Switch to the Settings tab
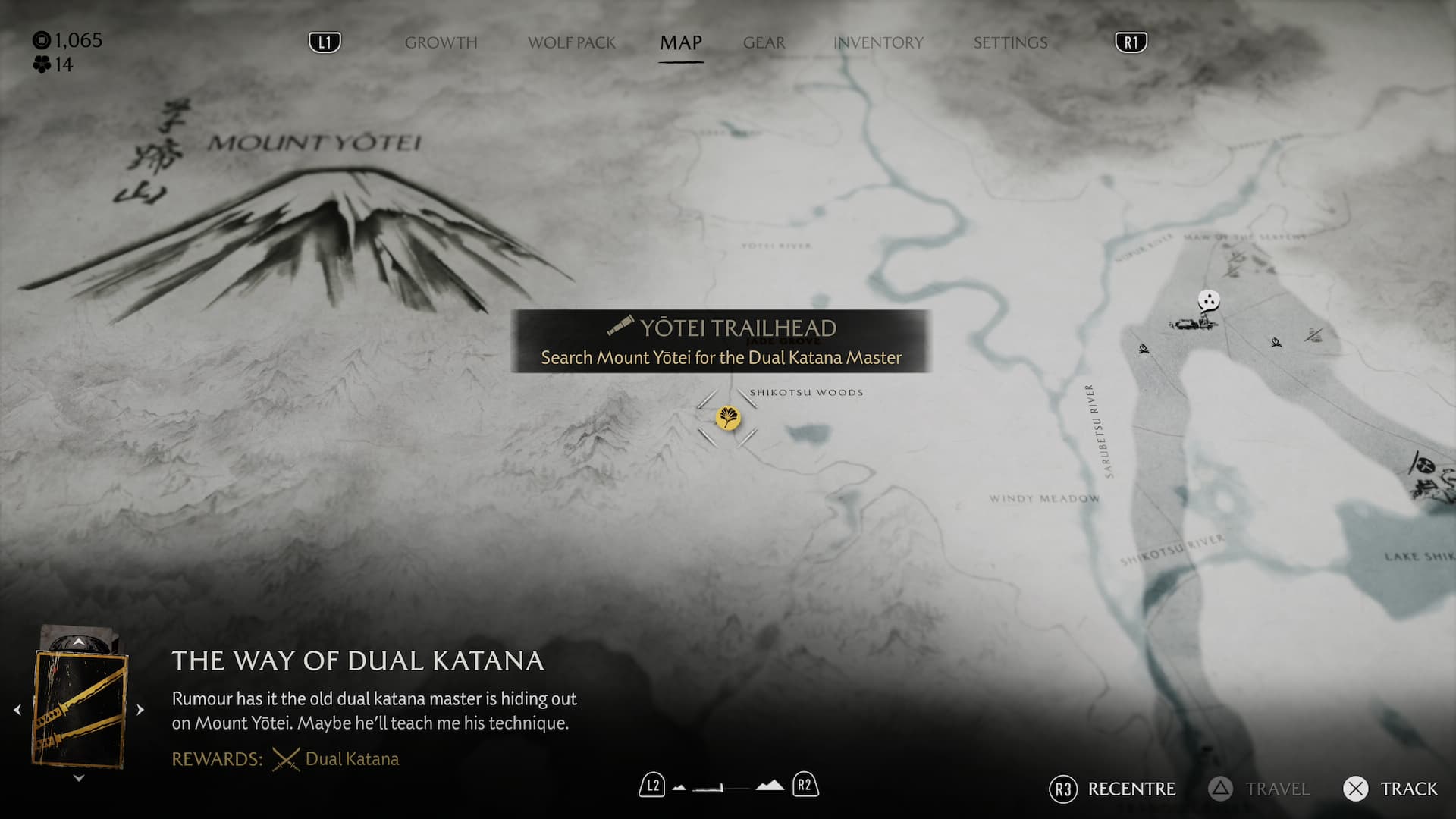The image size is (1456, 819). pyautogui.click(x=1010, y=42)
